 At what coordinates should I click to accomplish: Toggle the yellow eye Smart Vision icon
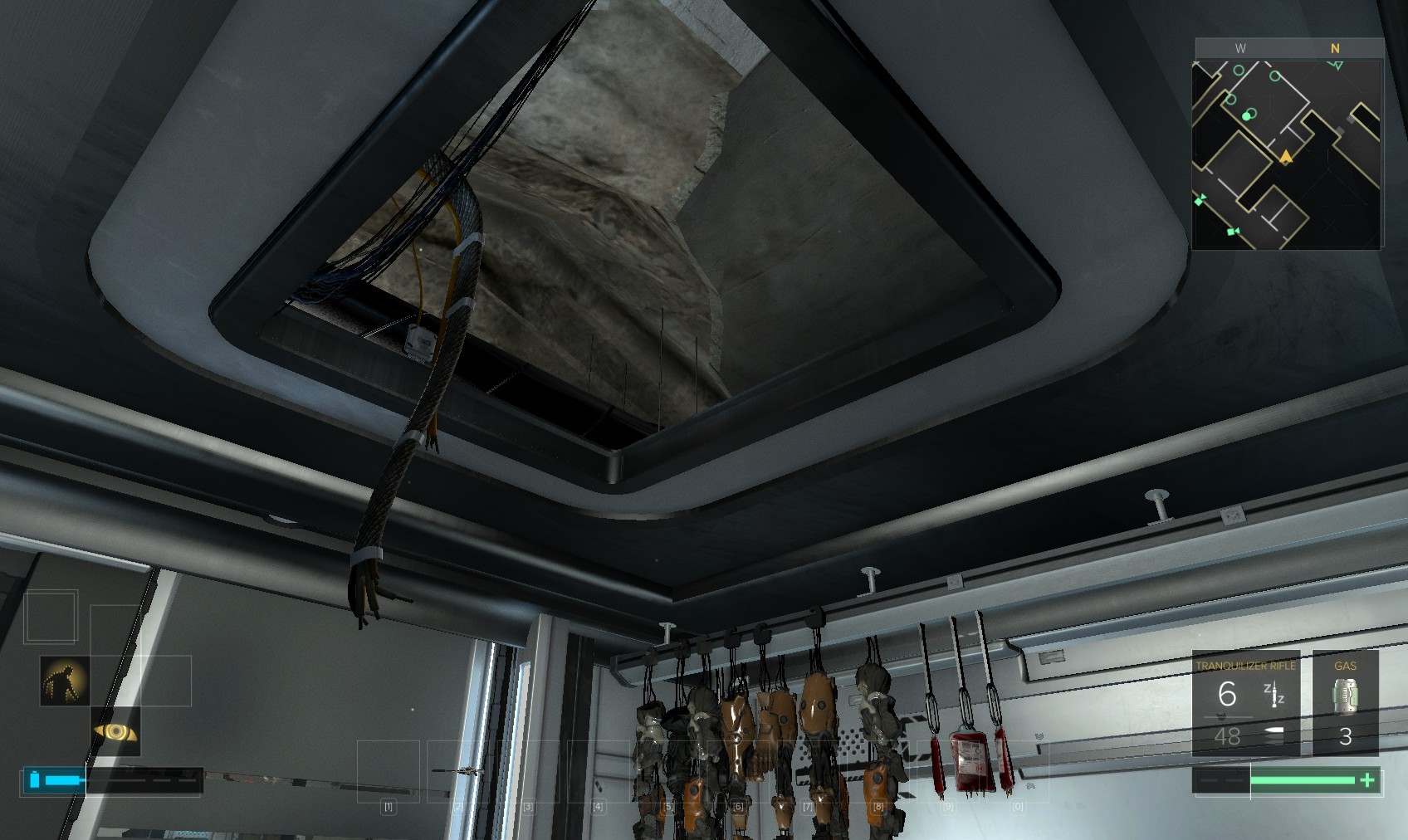click(x=115, y=731)
